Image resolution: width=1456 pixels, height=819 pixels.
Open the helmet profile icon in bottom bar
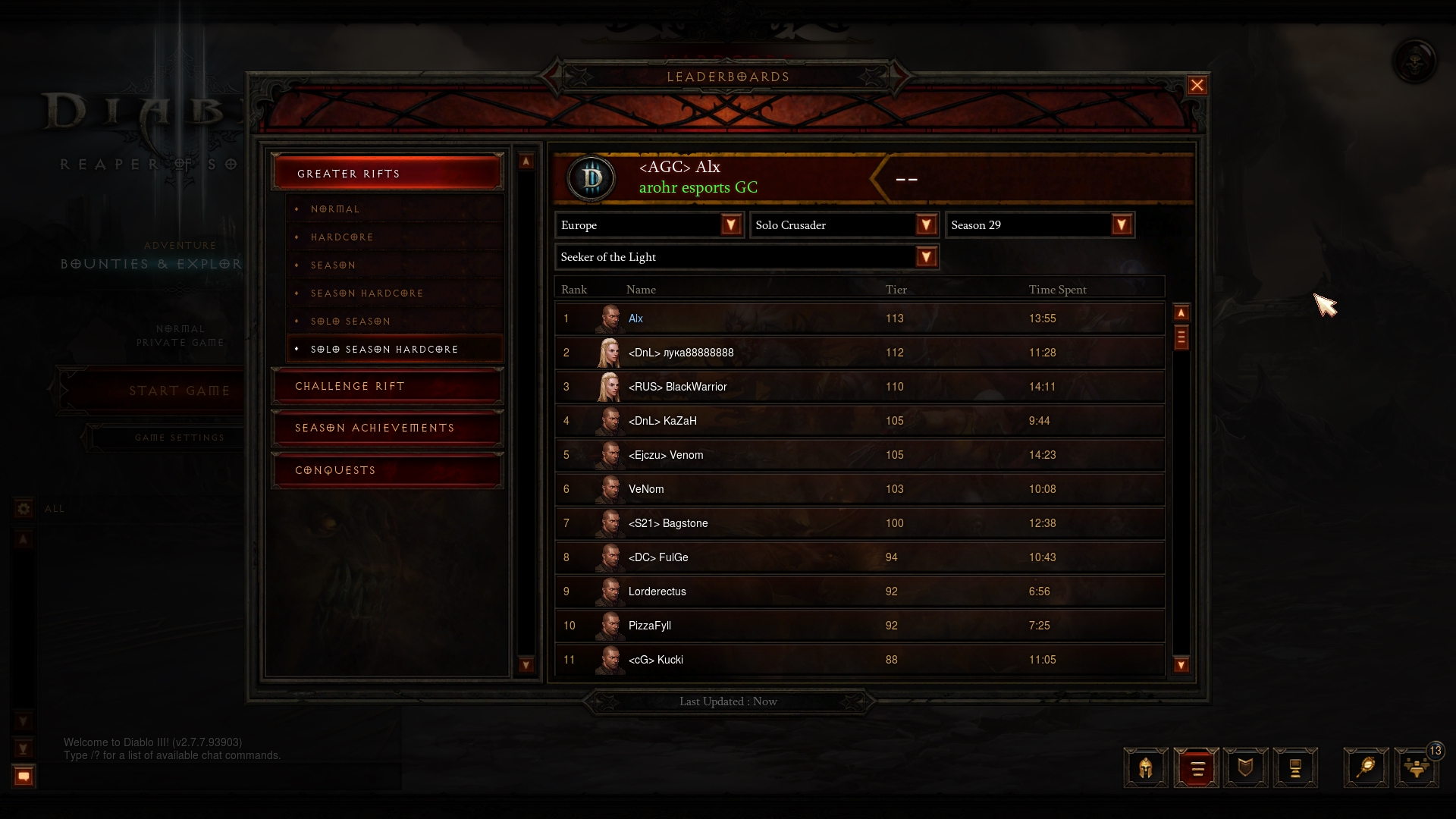[1145, 768]
